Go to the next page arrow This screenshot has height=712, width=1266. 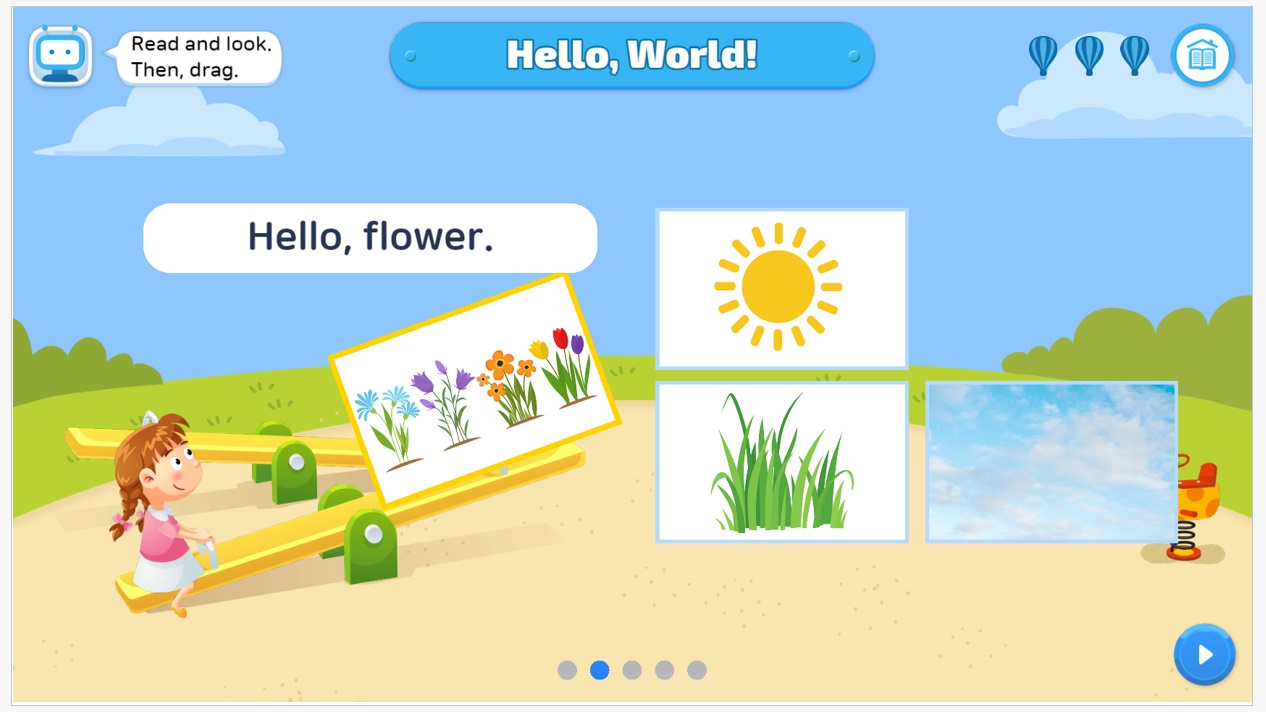1204,655
